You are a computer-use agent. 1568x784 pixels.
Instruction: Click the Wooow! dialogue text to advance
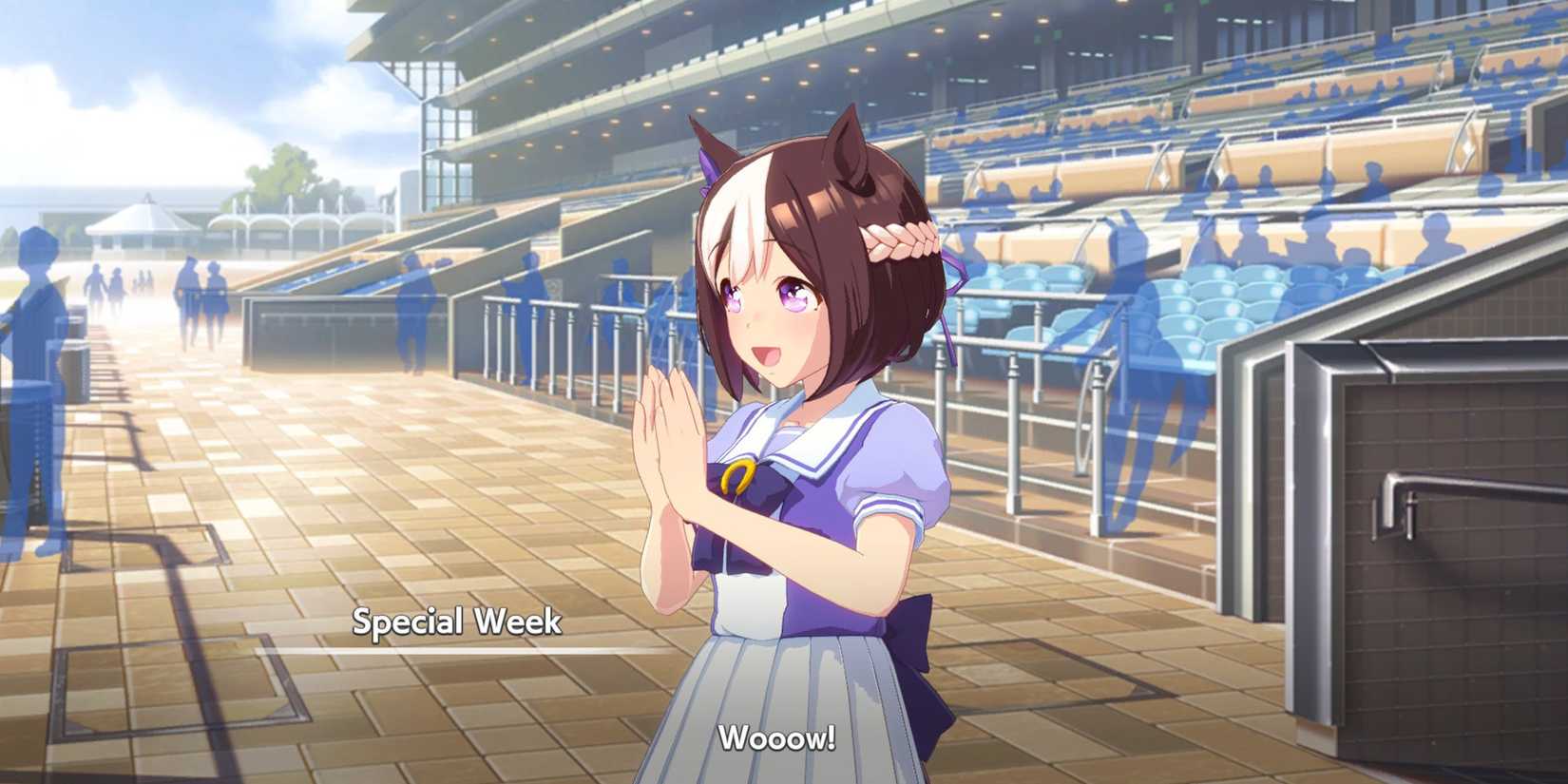click(x=777, y=736)
